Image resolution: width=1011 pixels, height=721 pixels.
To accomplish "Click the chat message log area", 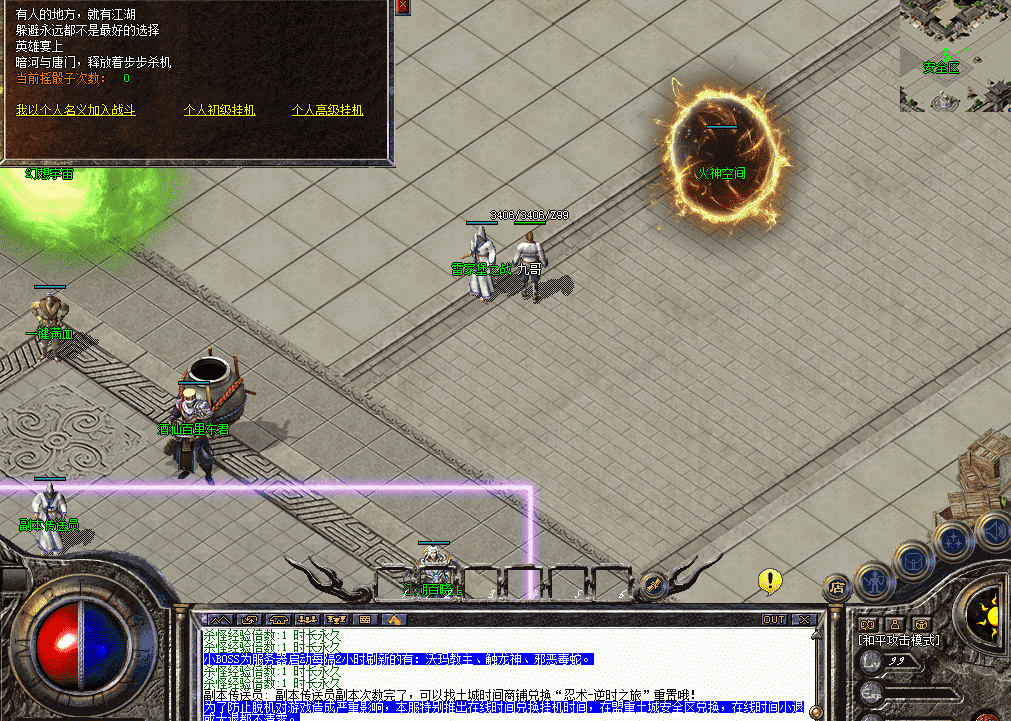I will coord(500,670).
